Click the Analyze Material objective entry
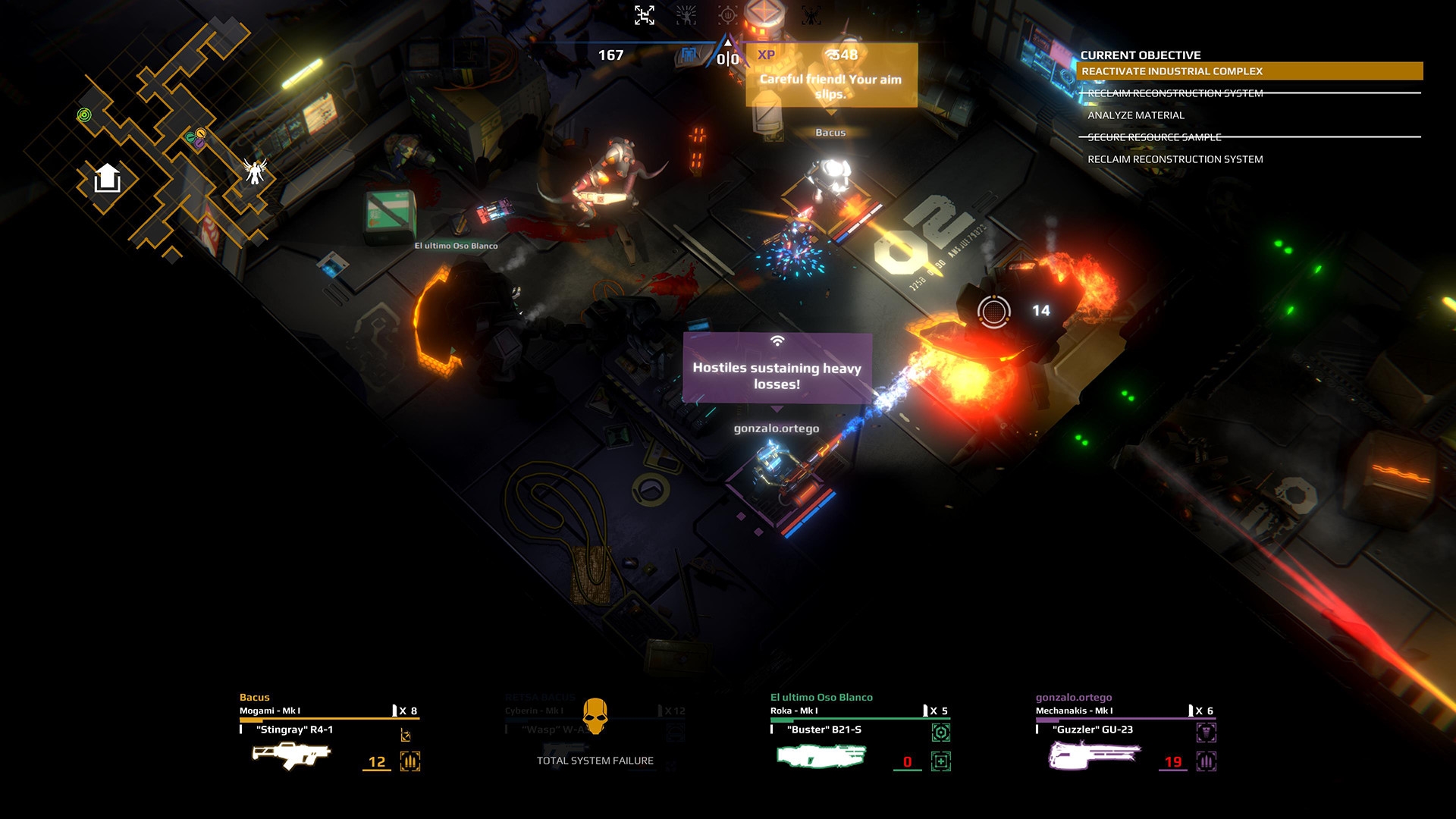This screenshot has width=1456, height=819. [1135, 115]
